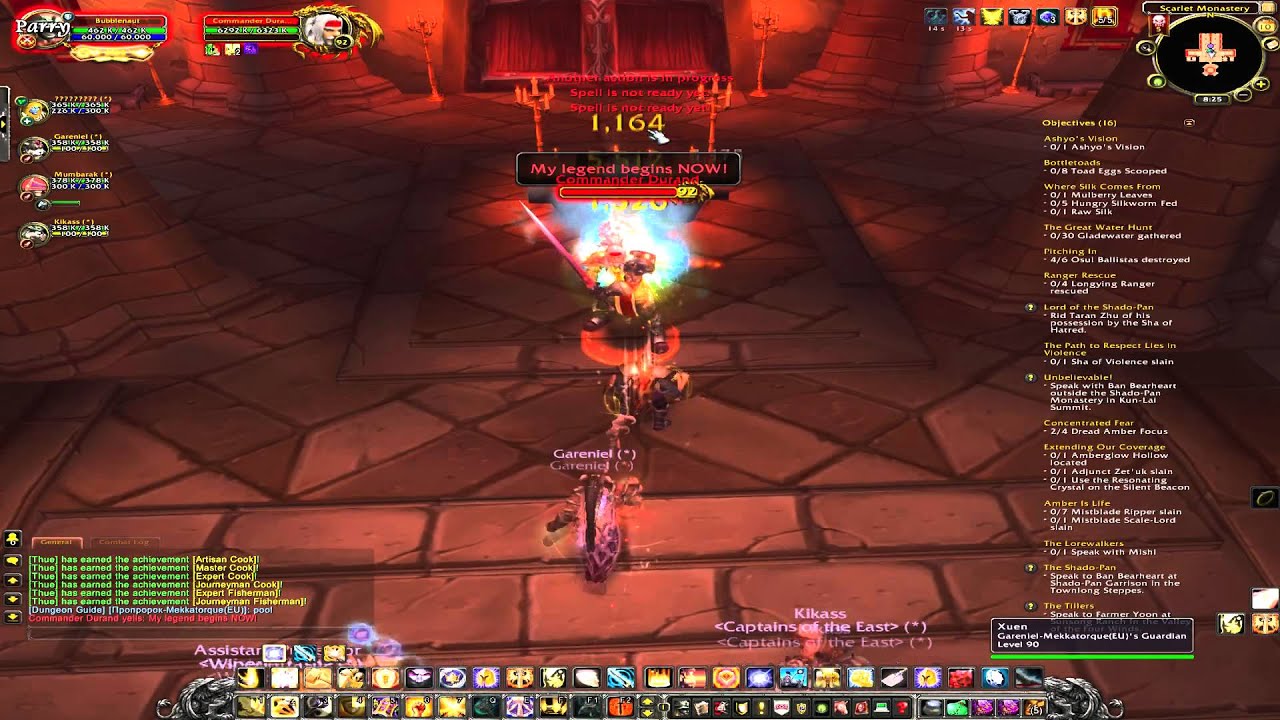Collapse the Objectives tracker header
Image resolution: width=1280 pixels, height=720 pixels.
click(x=1189, y=123)
